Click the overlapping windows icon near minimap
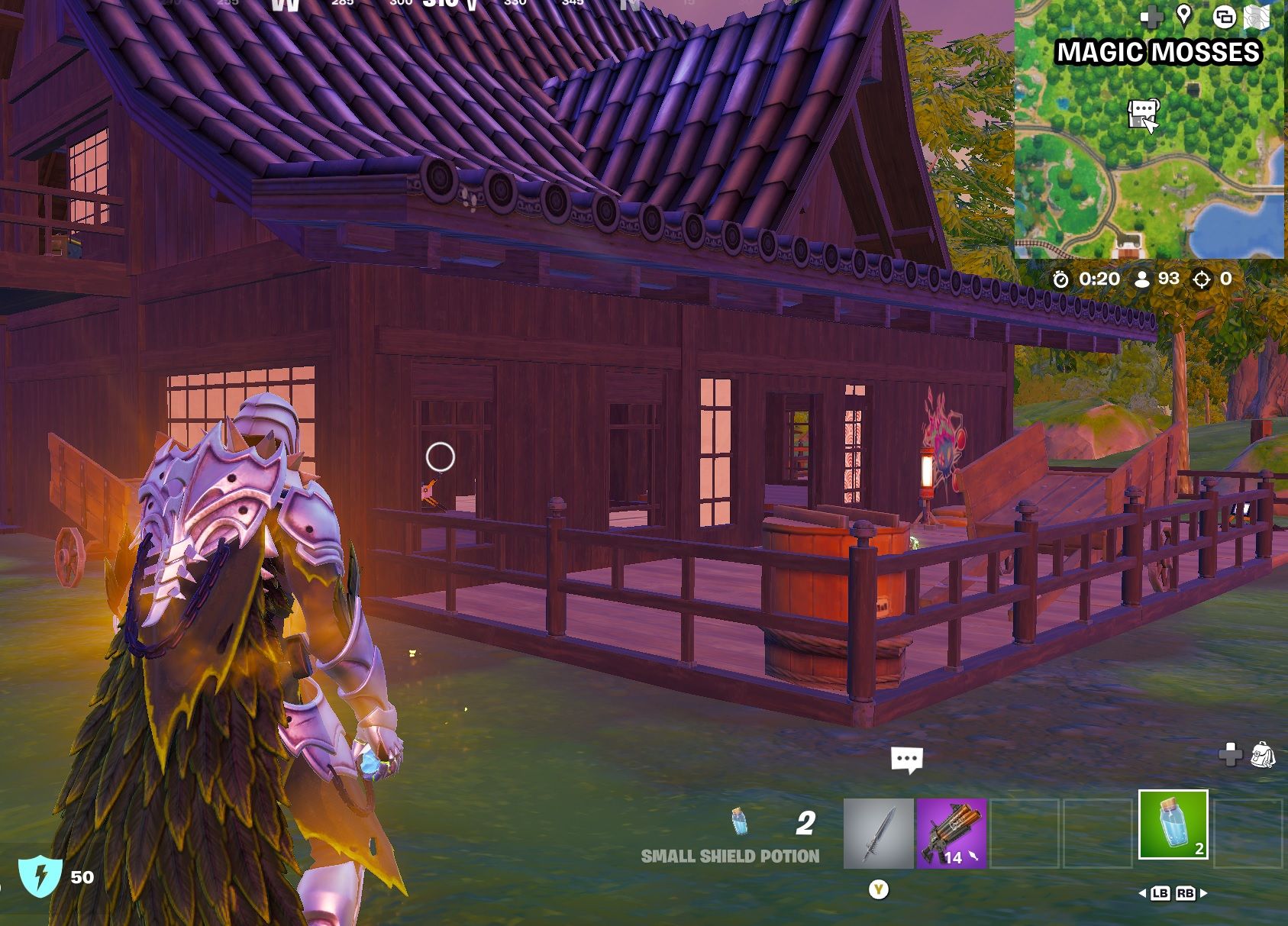Image resolution: width=1288 pixels, height=926 pixels. (x=1224, y=17)
